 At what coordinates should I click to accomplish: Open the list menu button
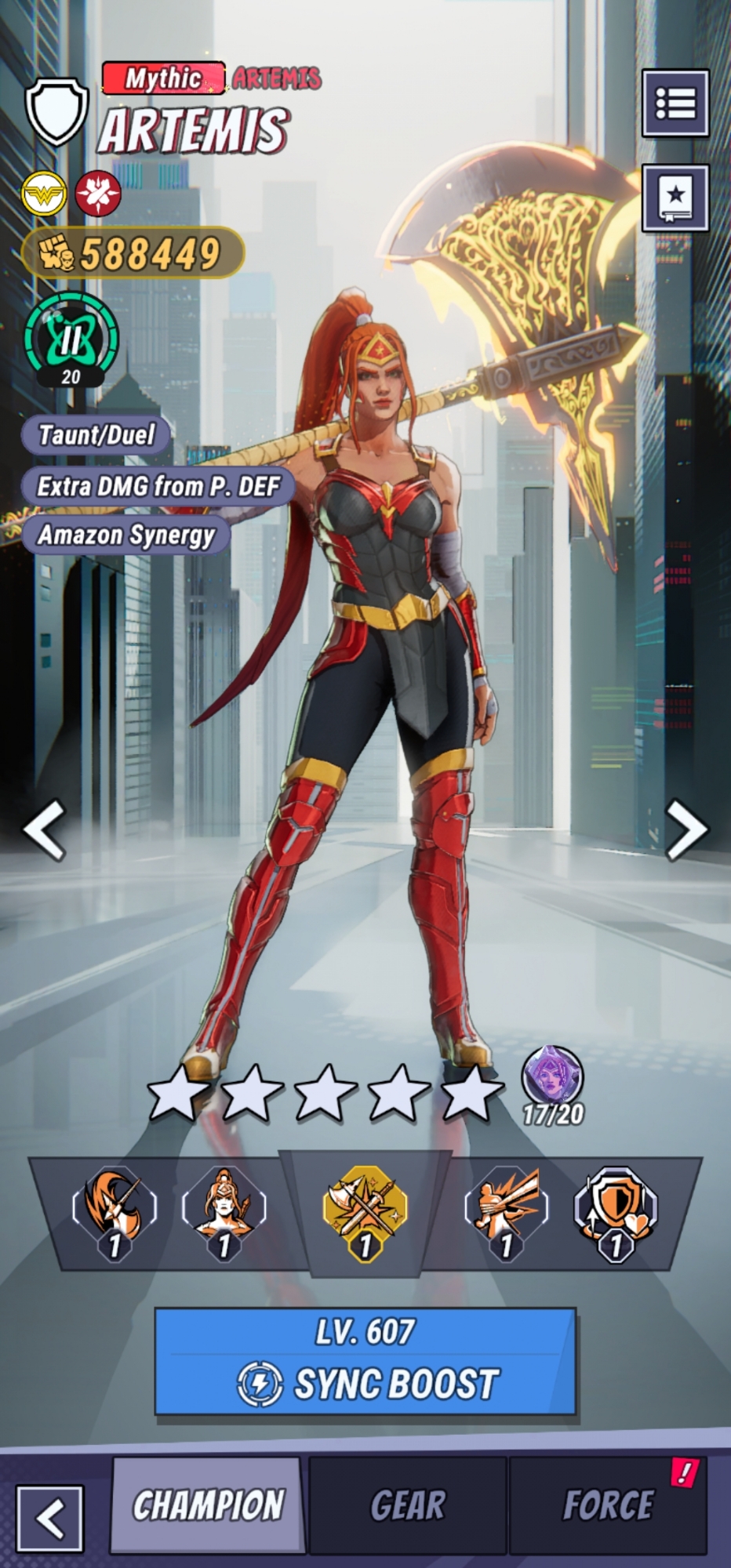tap(675, 103)
